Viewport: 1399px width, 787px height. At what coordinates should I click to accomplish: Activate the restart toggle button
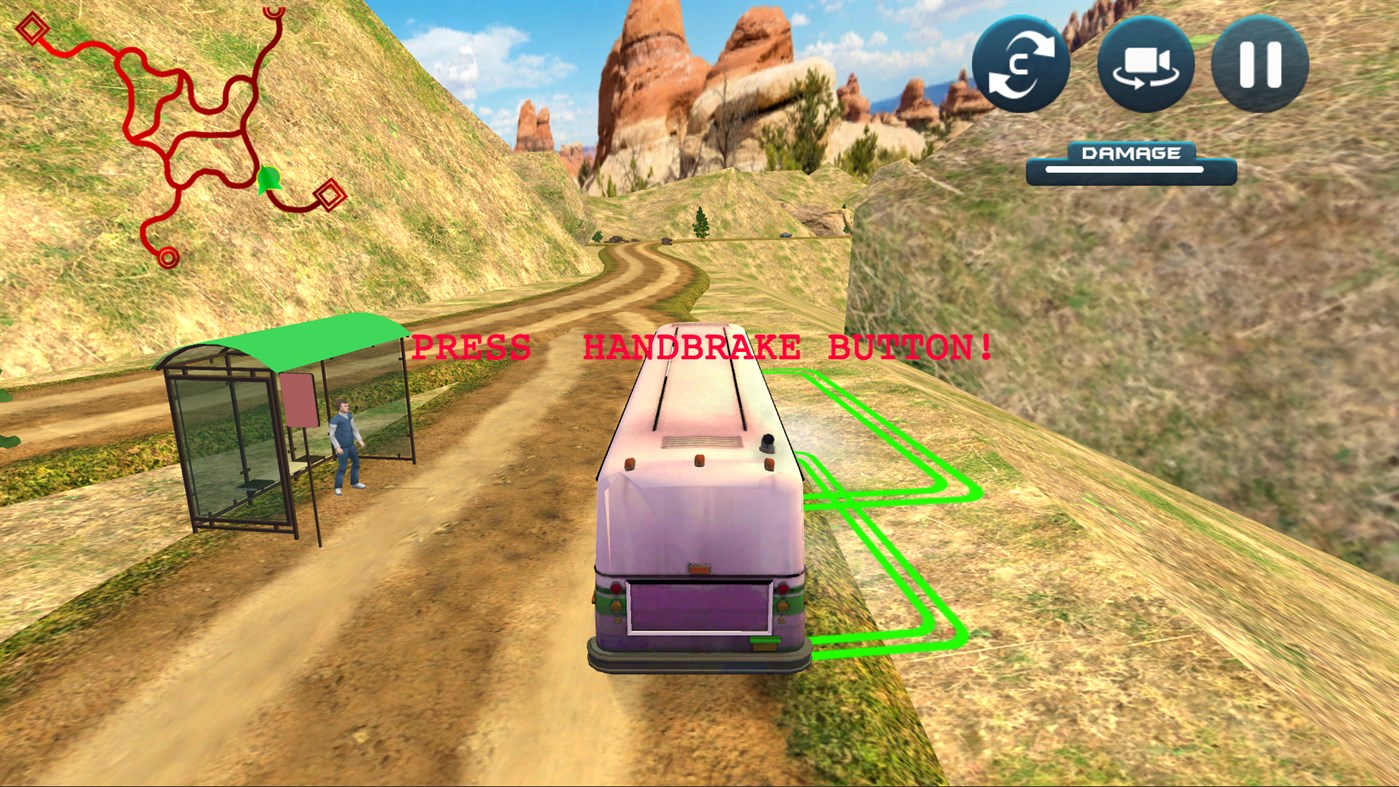pyautogui.click(x=1021, y=63)
